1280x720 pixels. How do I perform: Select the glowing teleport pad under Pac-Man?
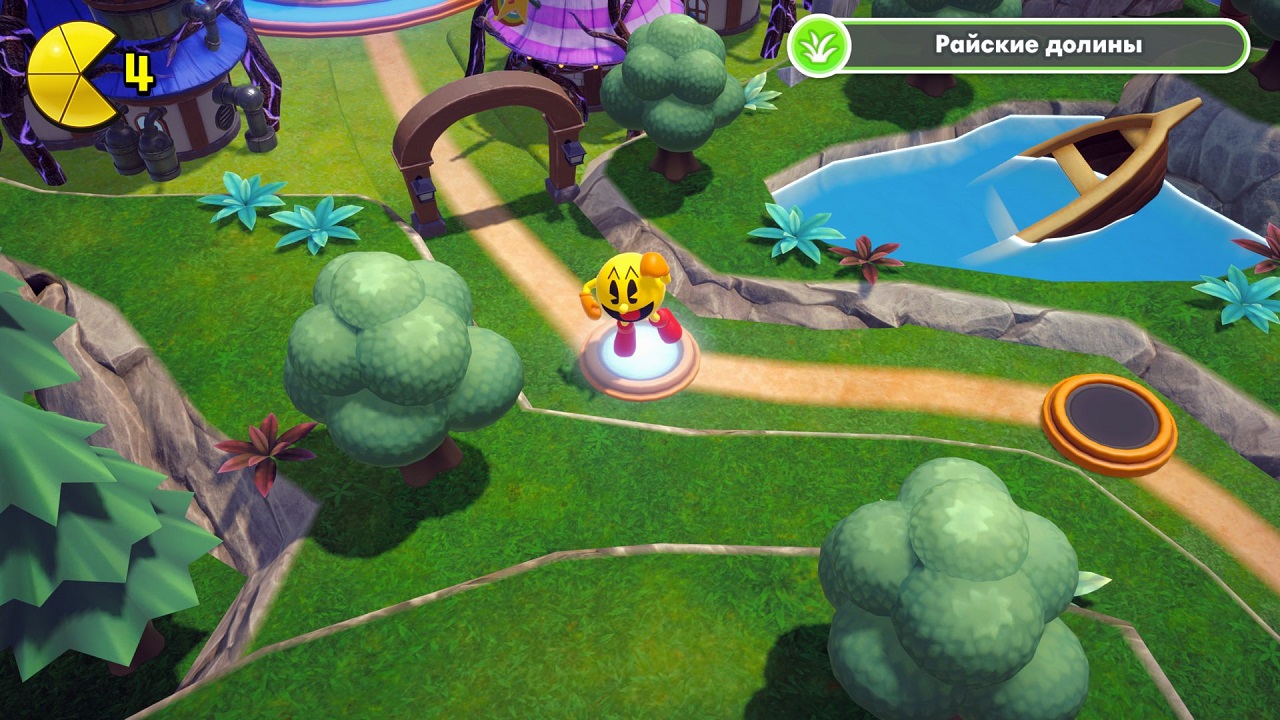pos(640,362)
